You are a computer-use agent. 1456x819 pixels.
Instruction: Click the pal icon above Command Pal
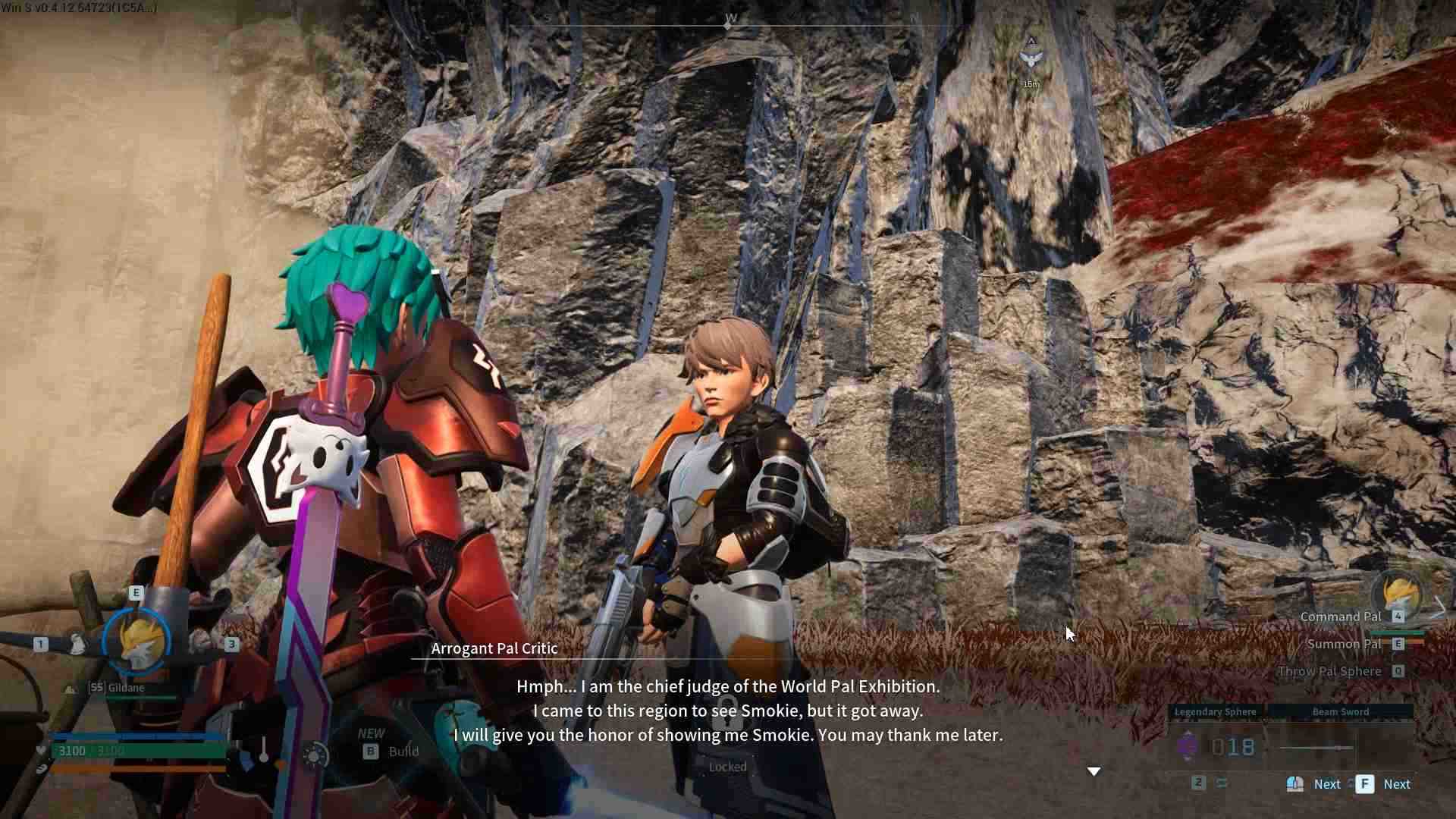pos(1400,591)
